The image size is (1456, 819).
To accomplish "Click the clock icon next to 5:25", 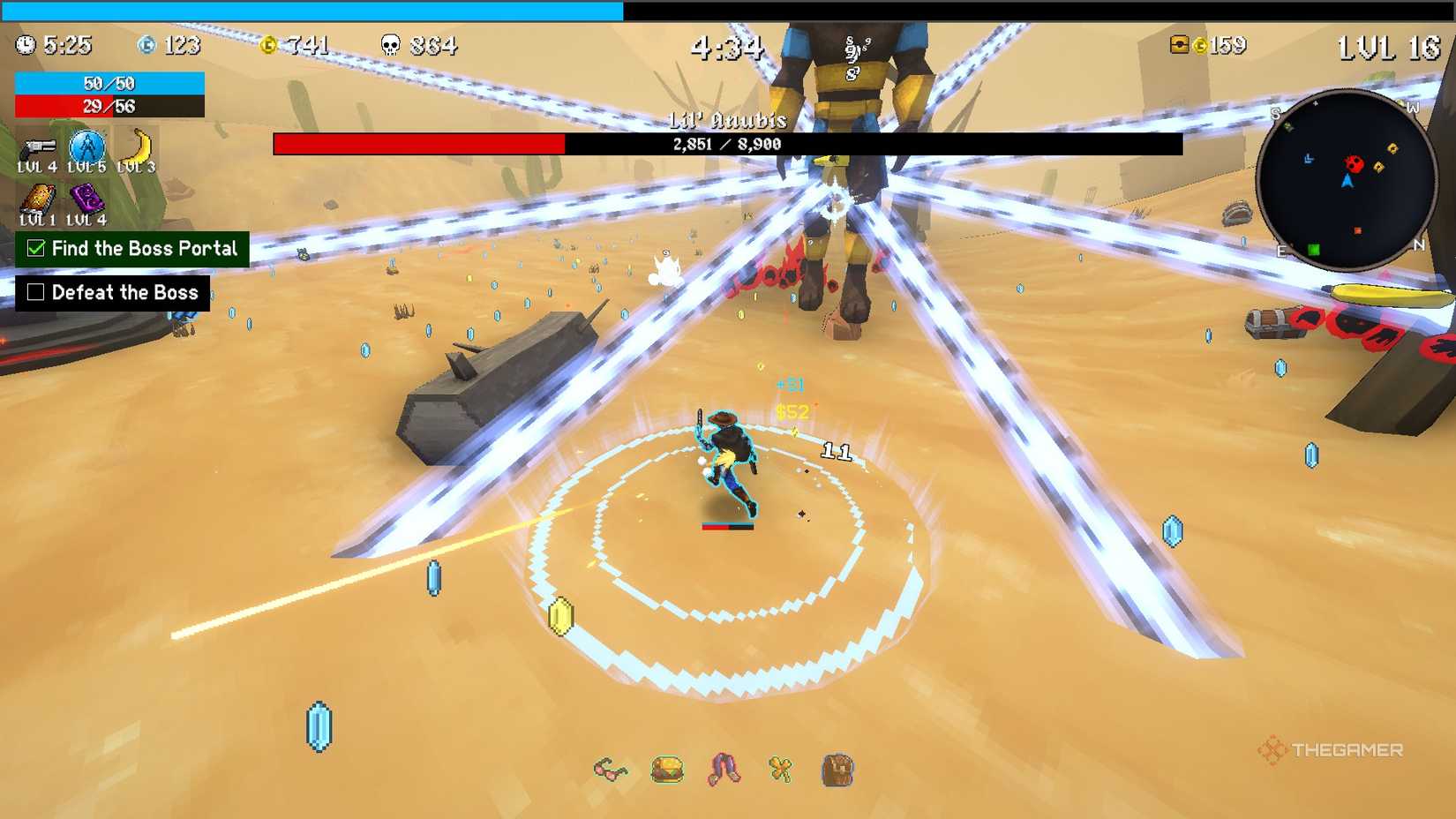I will [x=26, y=45].
